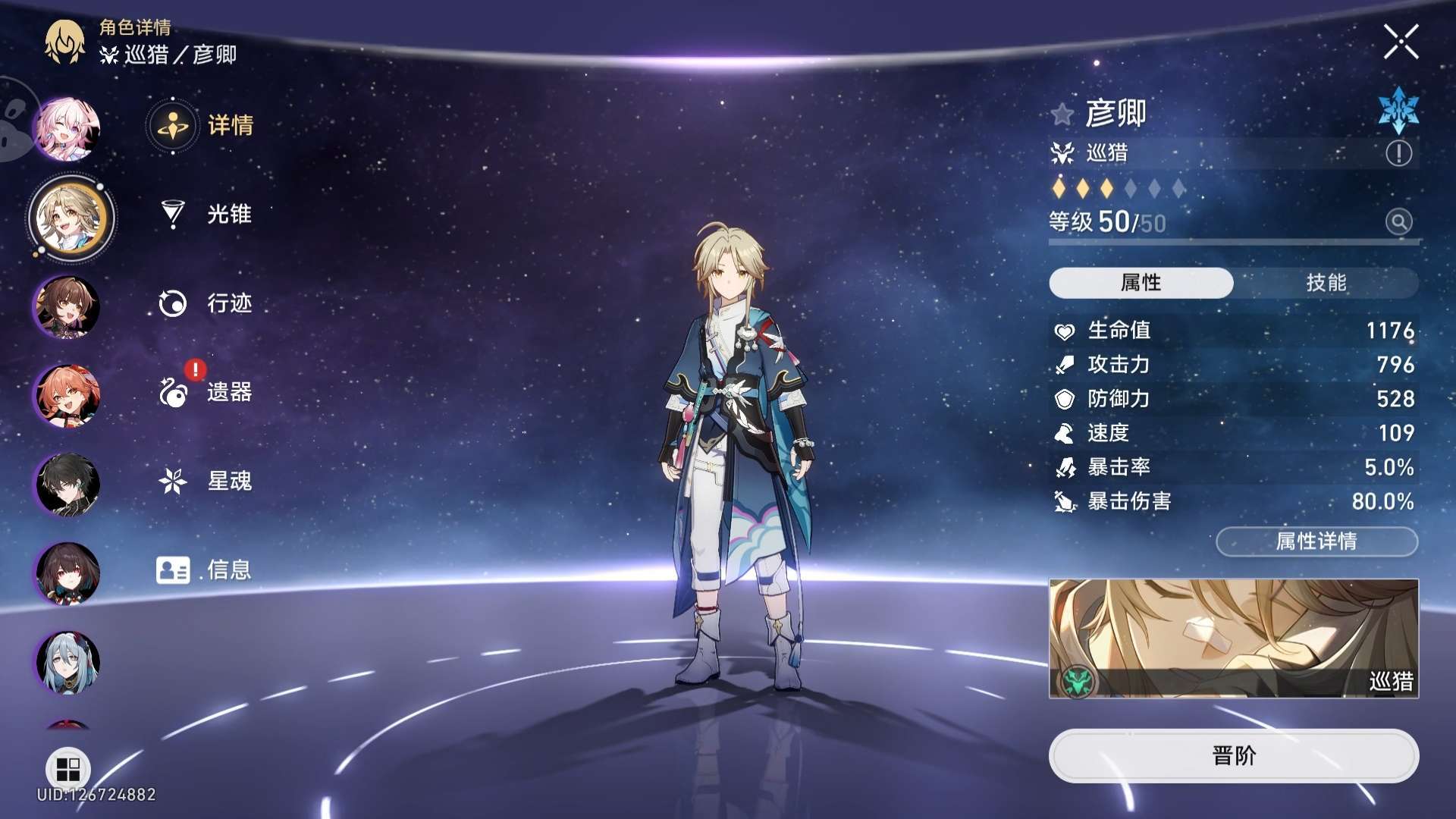Select the pink-haired character portrait
This screenshot has height=819, width=1456.
[67, 129]
